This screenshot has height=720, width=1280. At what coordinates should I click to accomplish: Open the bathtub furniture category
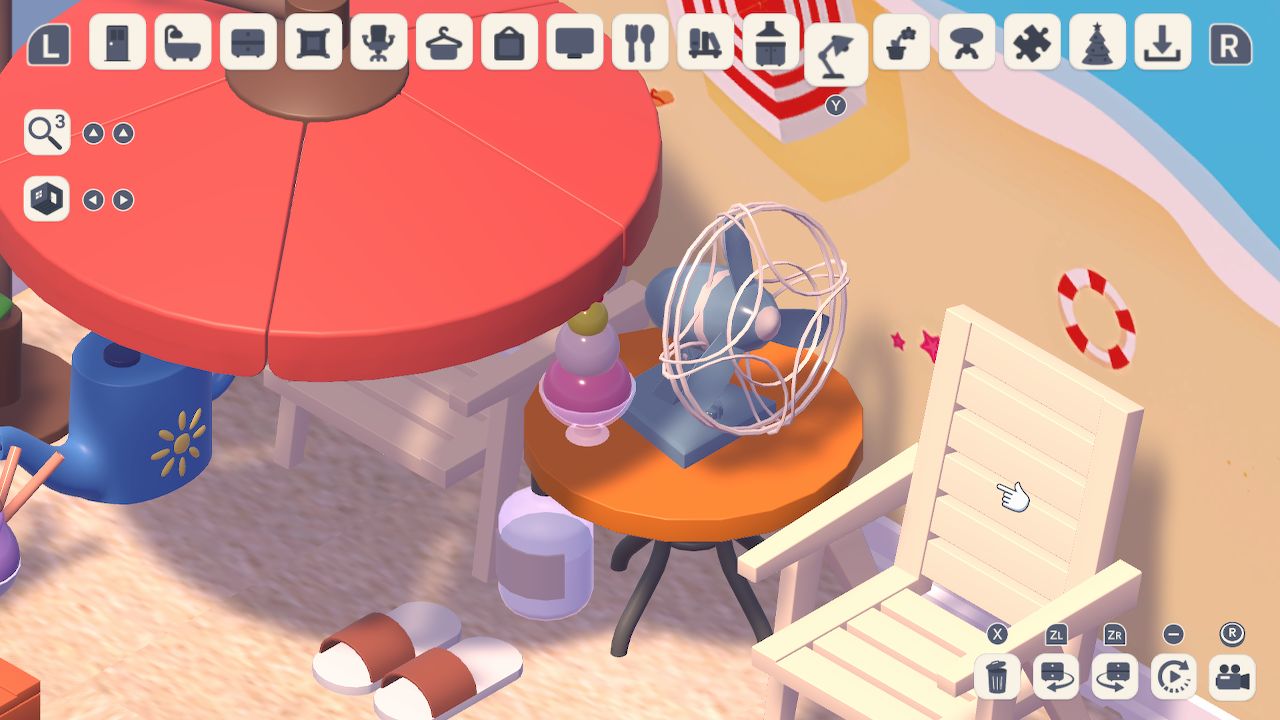click(180, 44)
